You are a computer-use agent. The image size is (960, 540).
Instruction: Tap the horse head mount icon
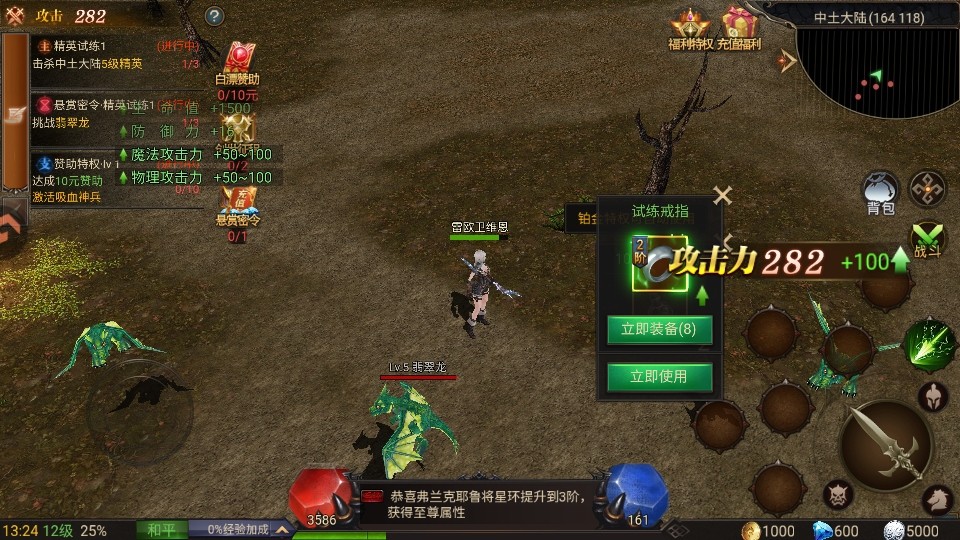click(x=937, y=497)
